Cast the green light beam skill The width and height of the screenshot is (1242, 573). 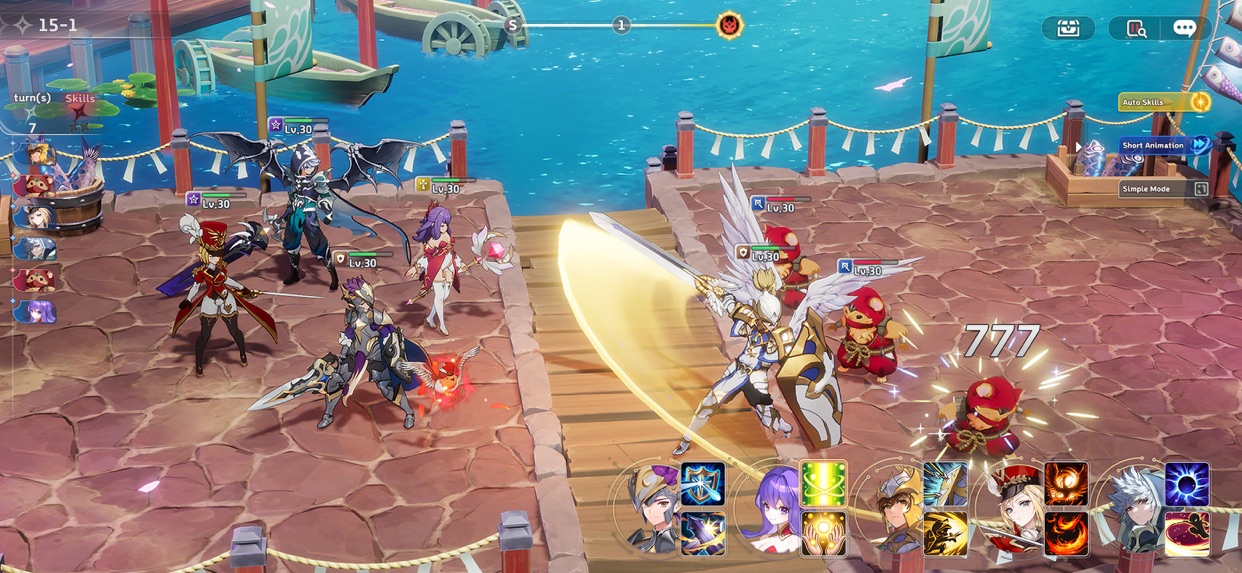(x=823, y=484)
